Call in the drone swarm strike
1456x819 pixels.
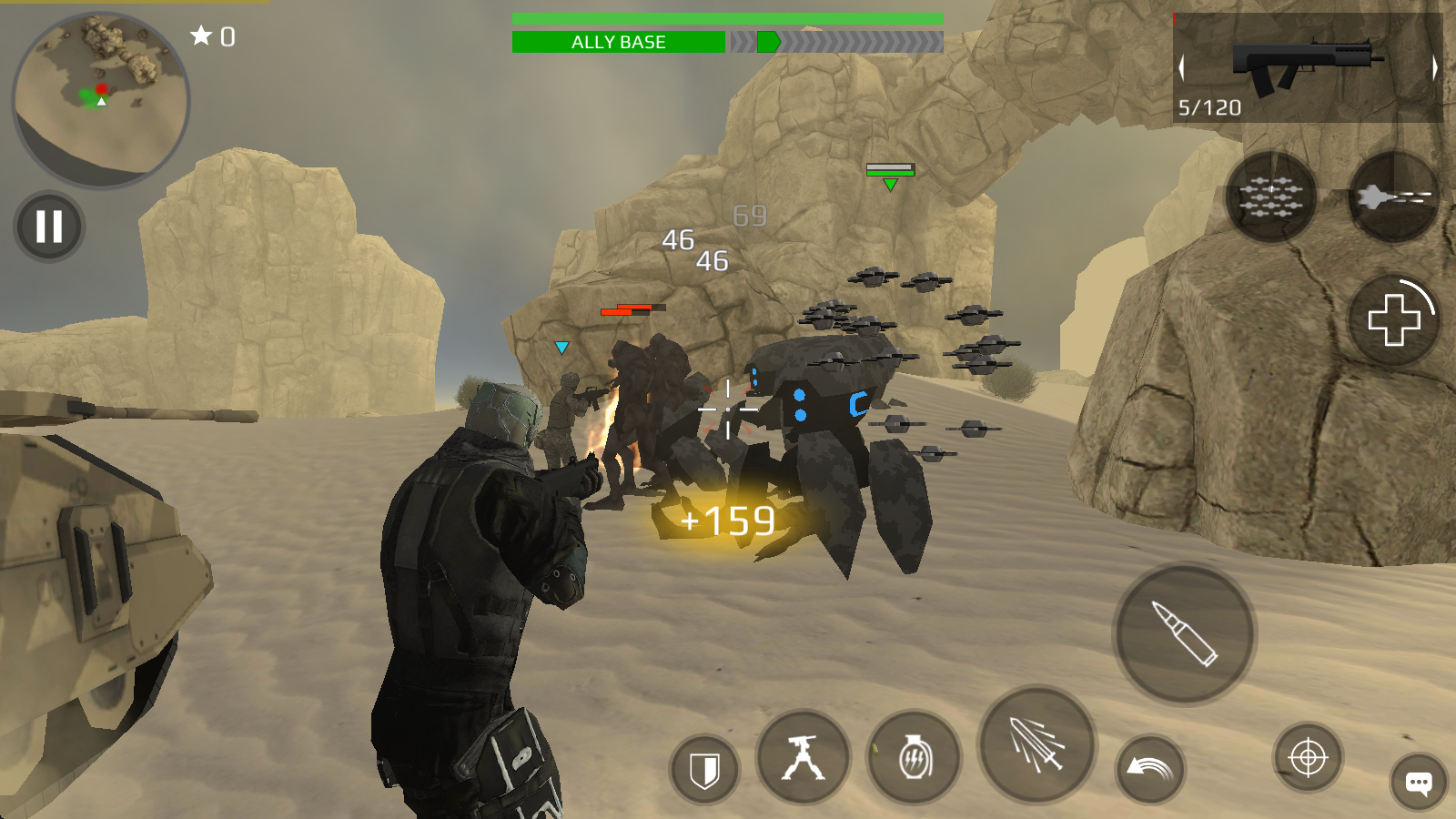coord(1271,197)
